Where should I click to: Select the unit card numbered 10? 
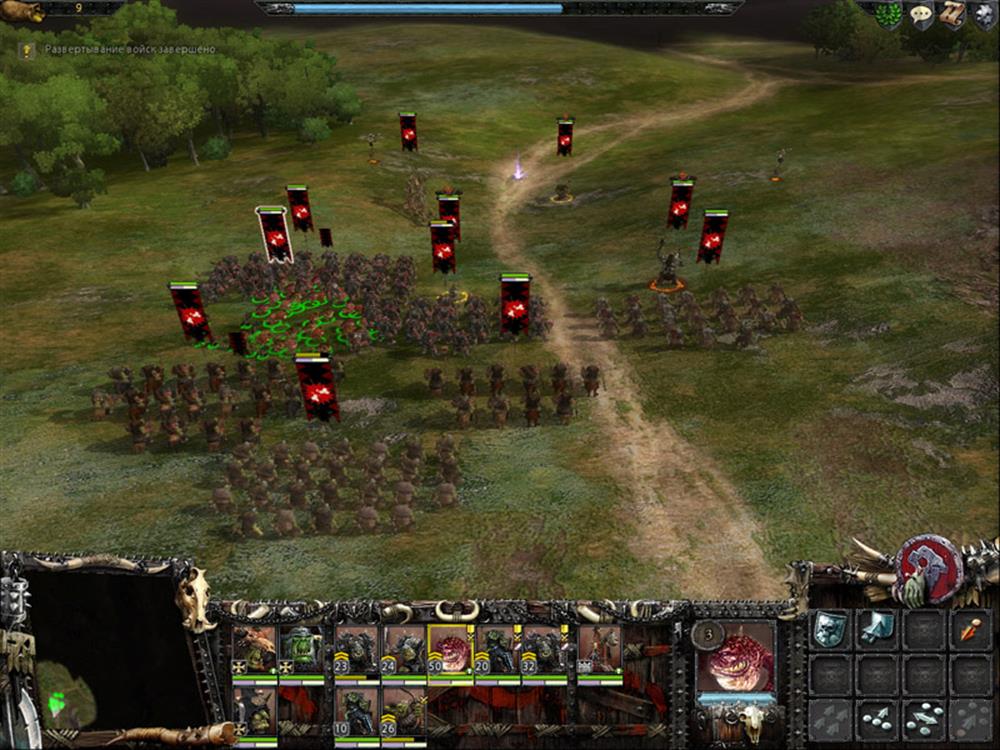[355, 710]
